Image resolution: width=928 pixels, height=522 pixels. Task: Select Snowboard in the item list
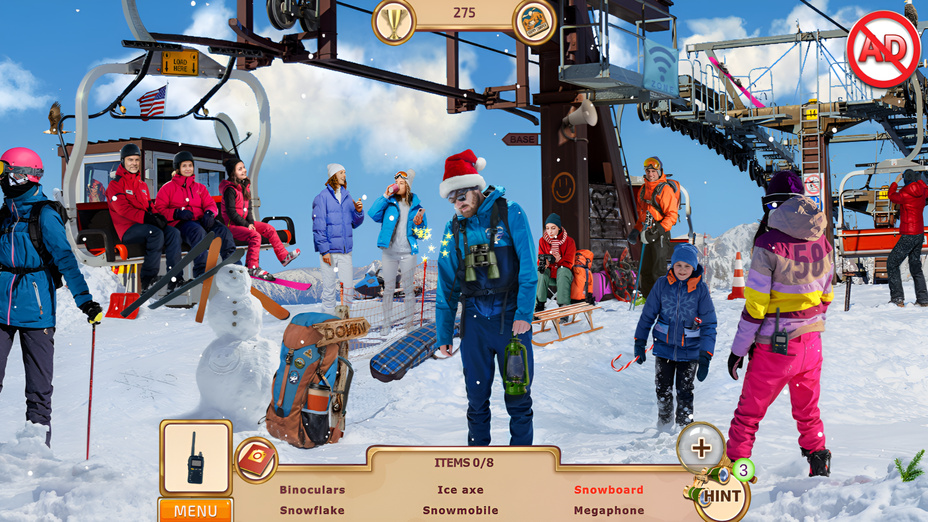[608, 490]
